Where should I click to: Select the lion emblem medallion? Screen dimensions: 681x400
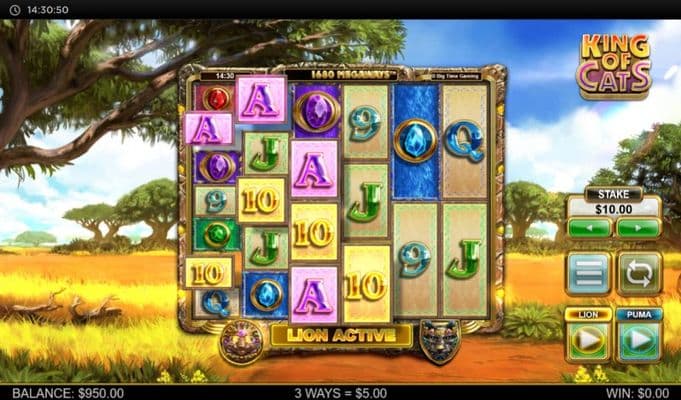click(241, 340)
